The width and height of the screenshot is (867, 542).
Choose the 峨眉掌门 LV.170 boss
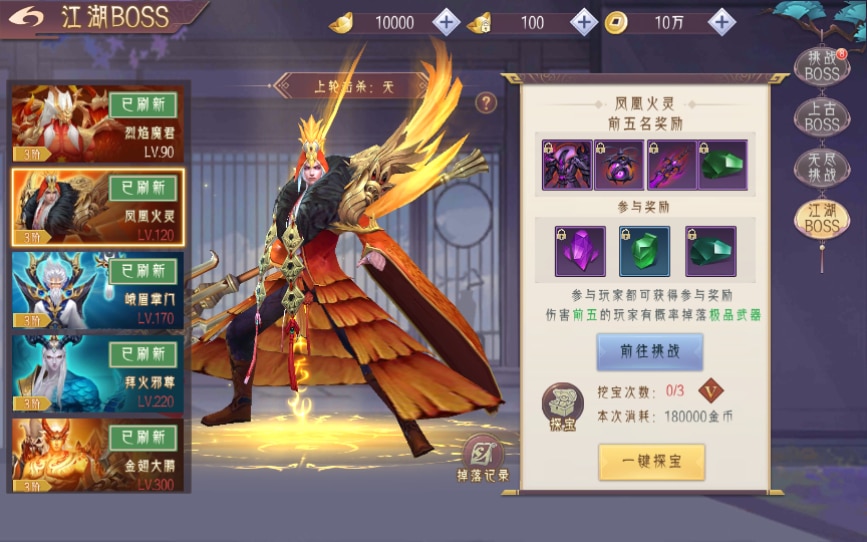(97, 289)
